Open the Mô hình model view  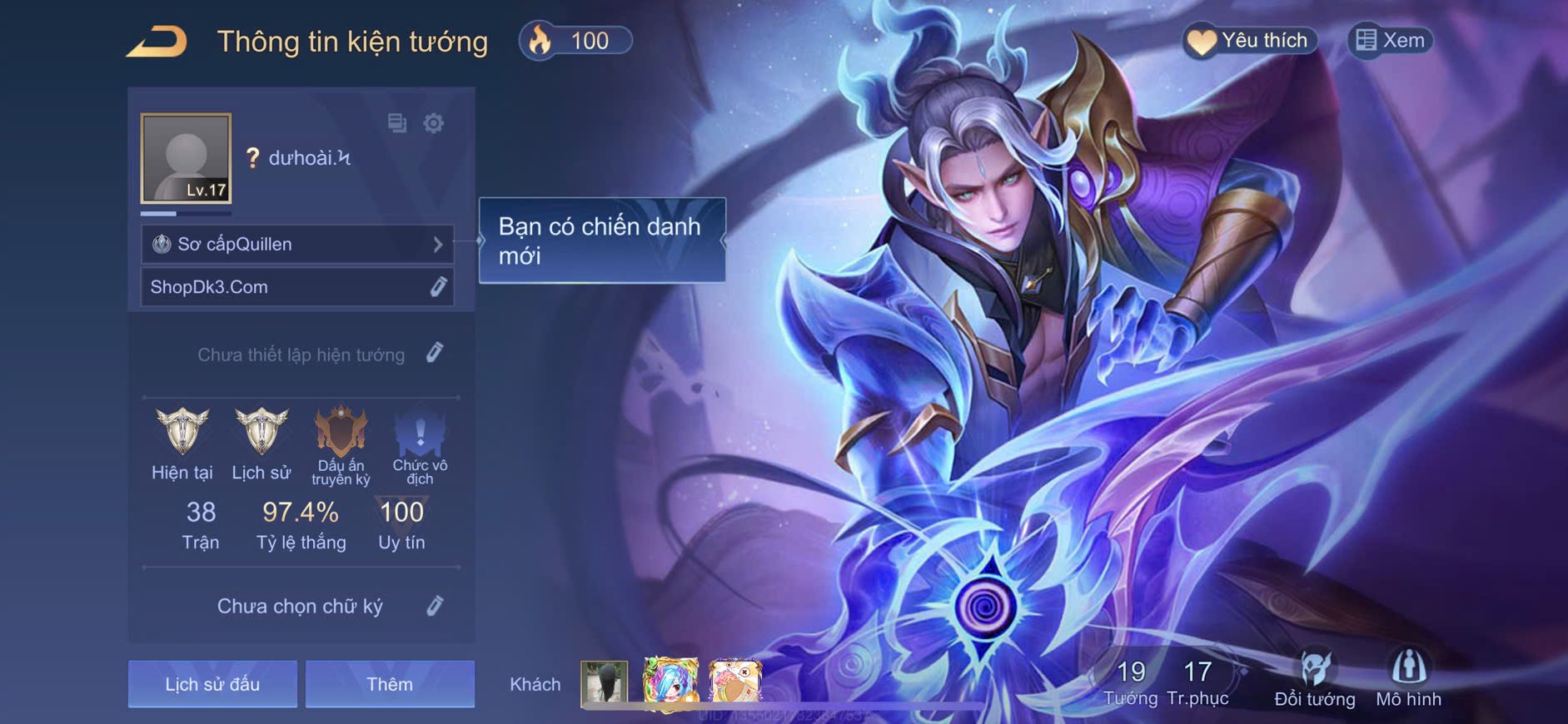point(1408,678)
